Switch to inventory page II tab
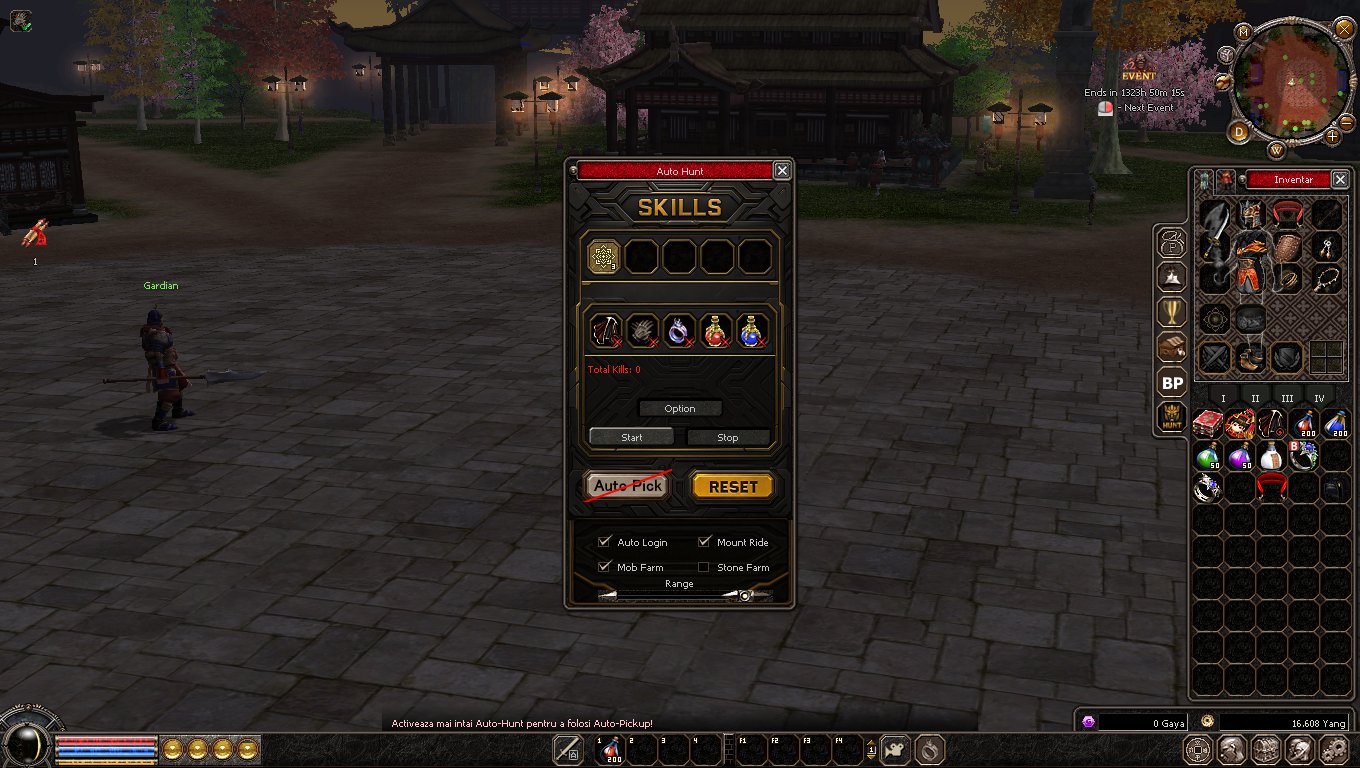This screenshot has width=1360, height=768. [x=1255, y=398]
